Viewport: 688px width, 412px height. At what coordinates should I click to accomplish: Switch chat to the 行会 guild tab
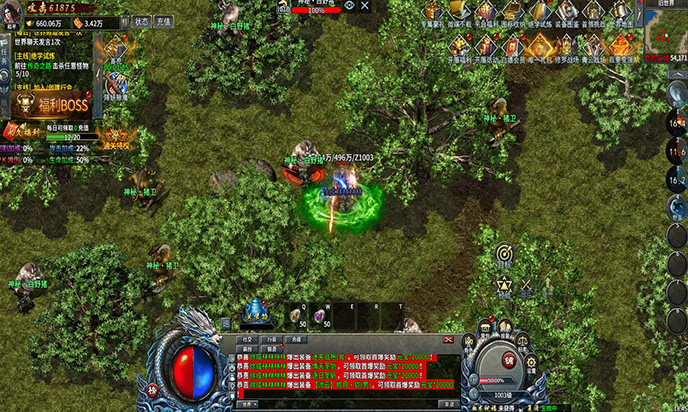(x=270, y=340)
